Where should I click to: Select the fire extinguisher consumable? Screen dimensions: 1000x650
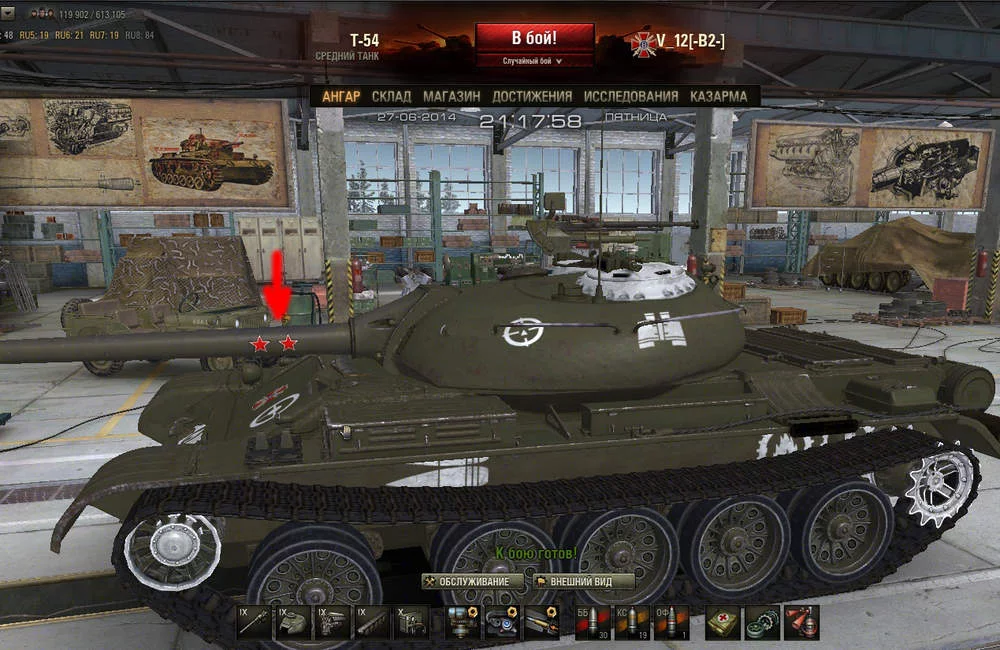tap(801, 621)
